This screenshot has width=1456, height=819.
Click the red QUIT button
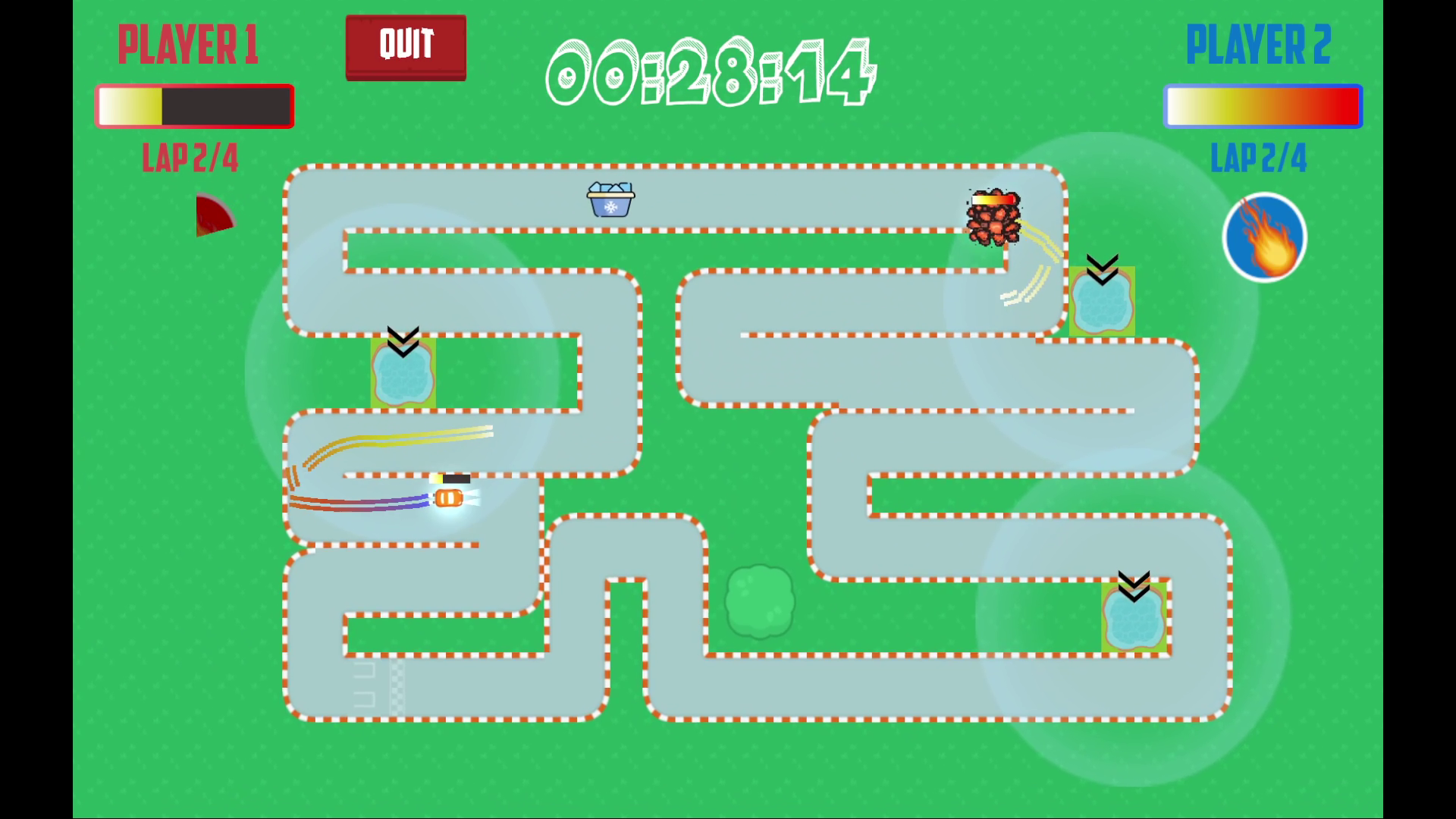pos(406,47)
